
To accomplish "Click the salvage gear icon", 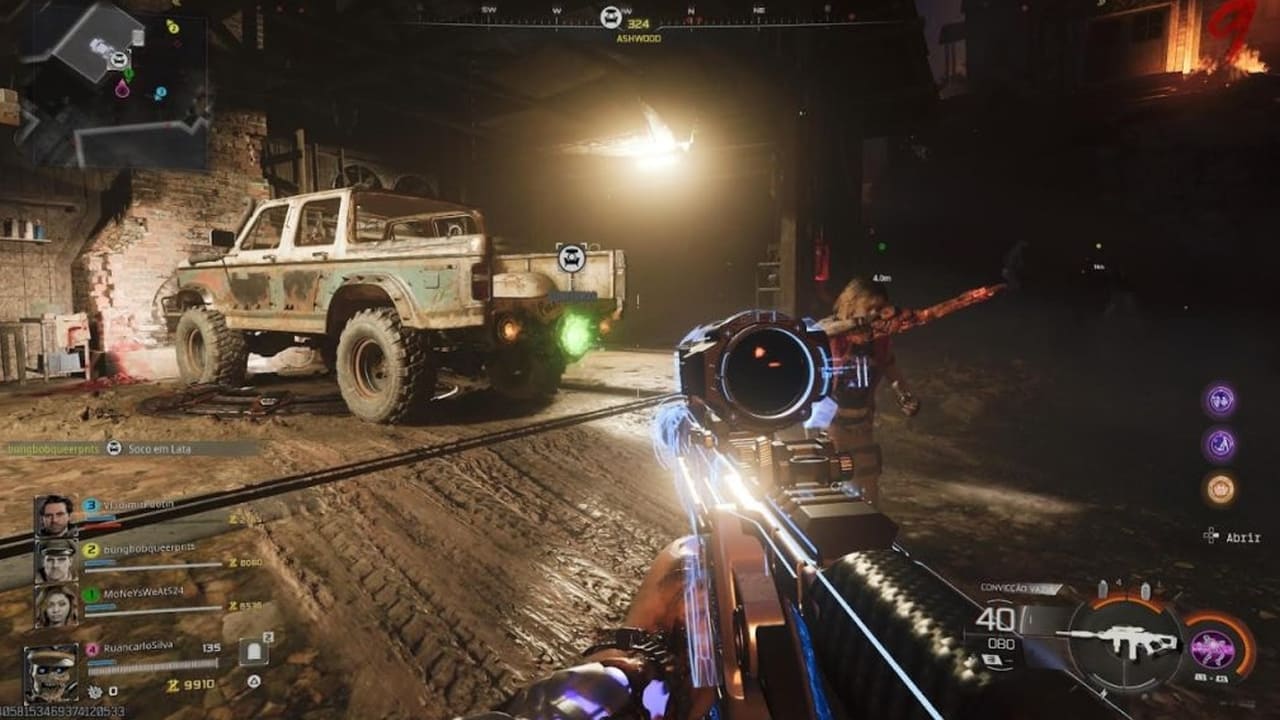I will pyautogui.click(x=94, y=691).
